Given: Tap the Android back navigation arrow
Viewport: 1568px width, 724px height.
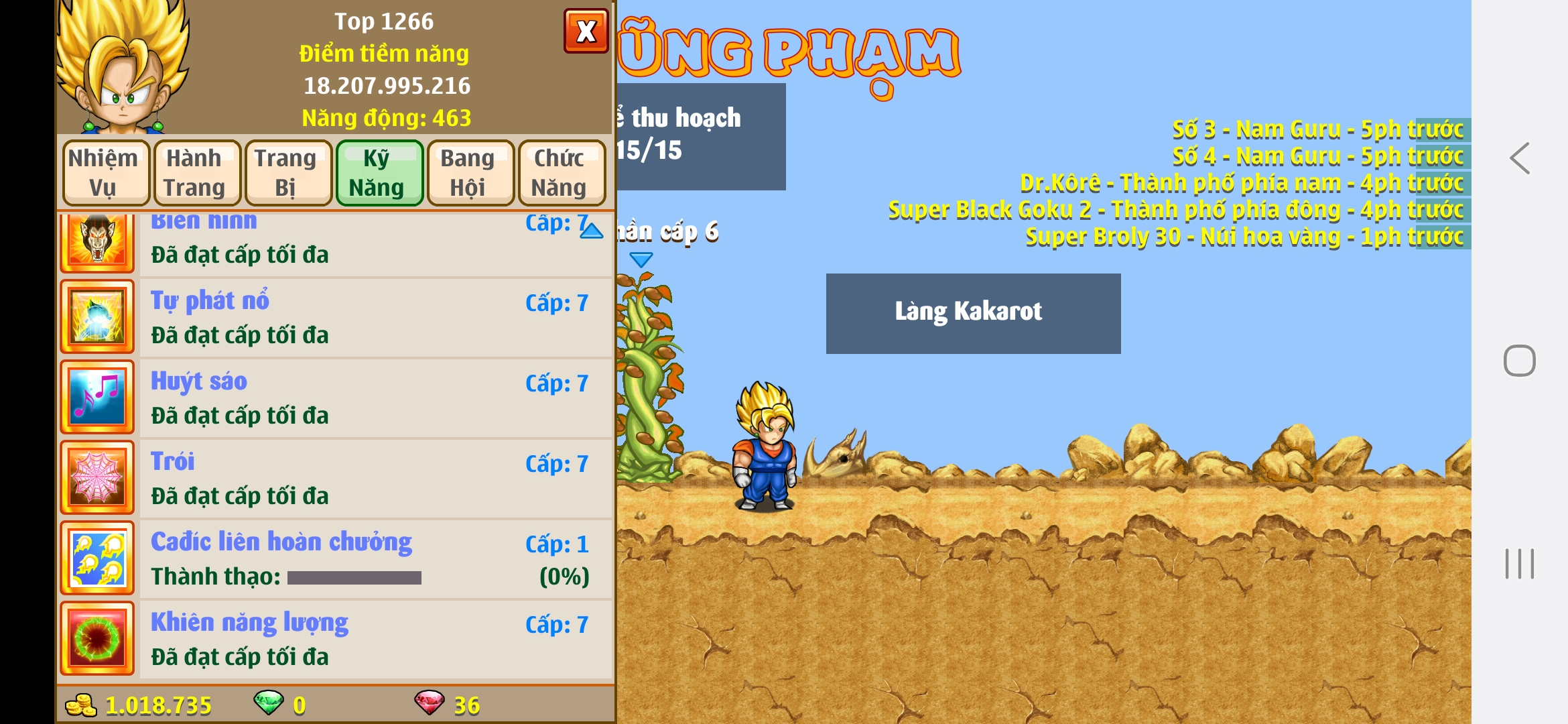Looking at the screenshot, I should click(1519, 159).
